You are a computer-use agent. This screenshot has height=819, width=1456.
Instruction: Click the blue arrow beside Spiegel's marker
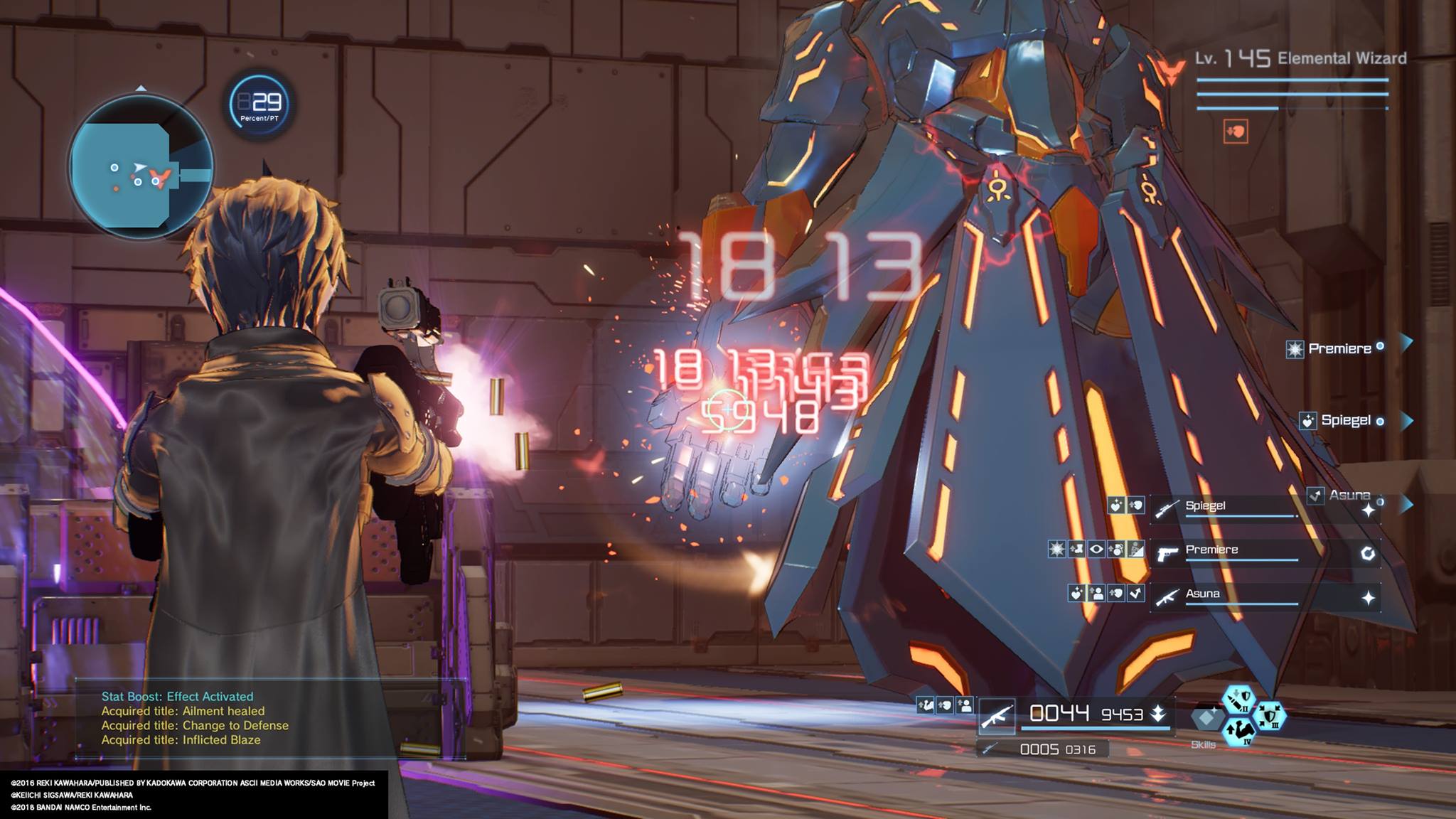(1406, 421)
